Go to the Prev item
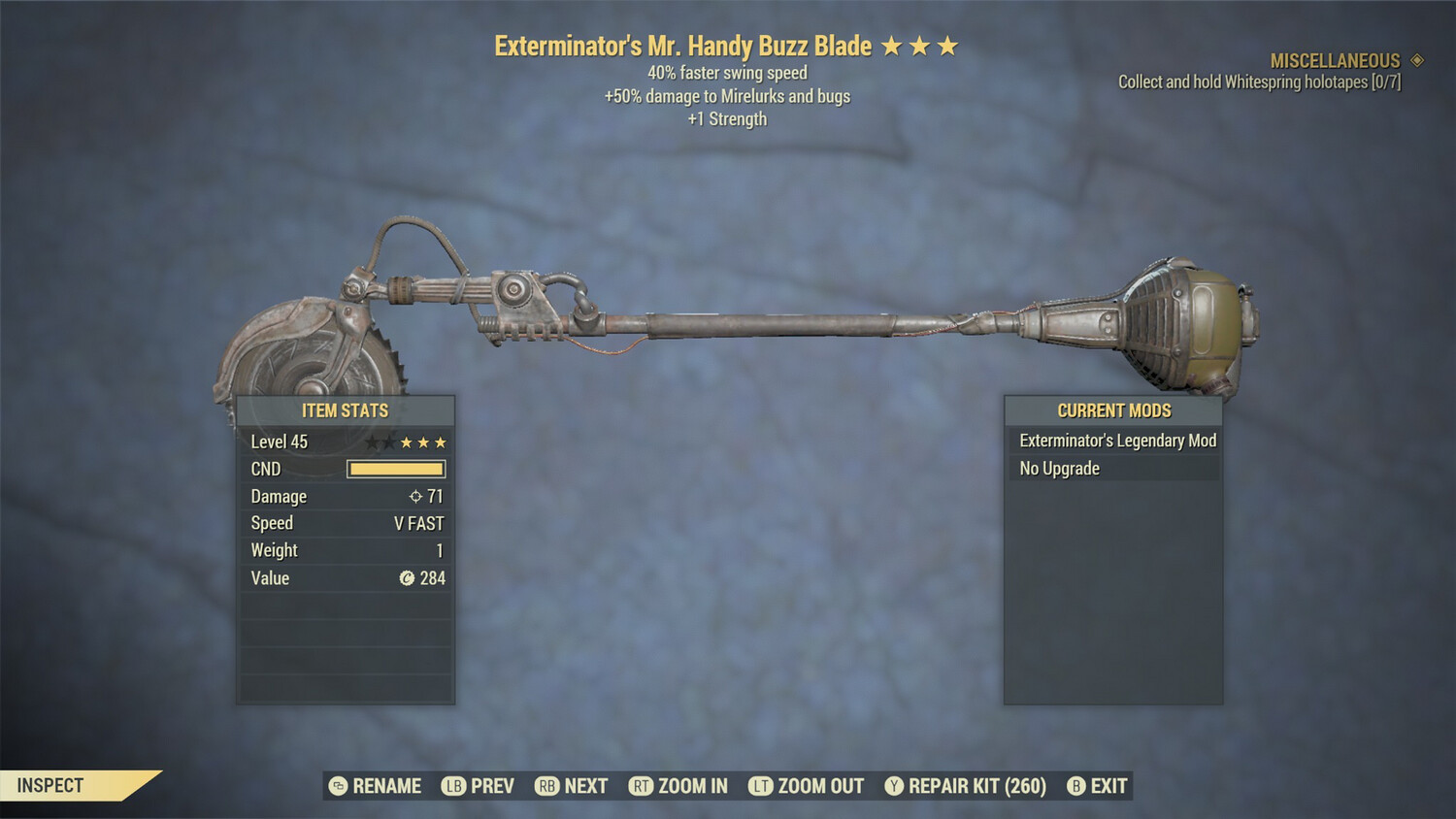 coord(479,786)
